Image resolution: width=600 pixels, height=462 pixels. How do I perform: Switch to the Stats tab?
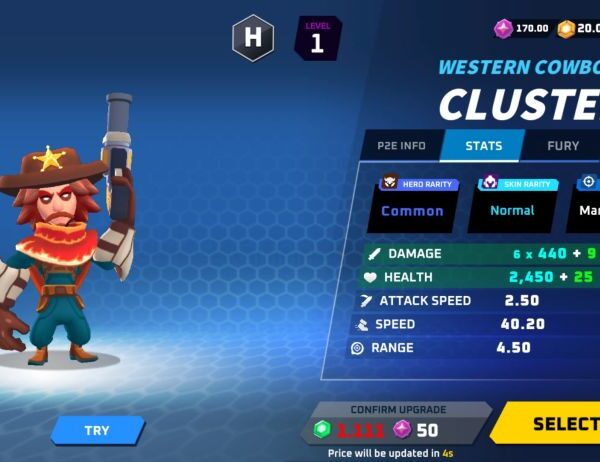[x=484, y=146]
